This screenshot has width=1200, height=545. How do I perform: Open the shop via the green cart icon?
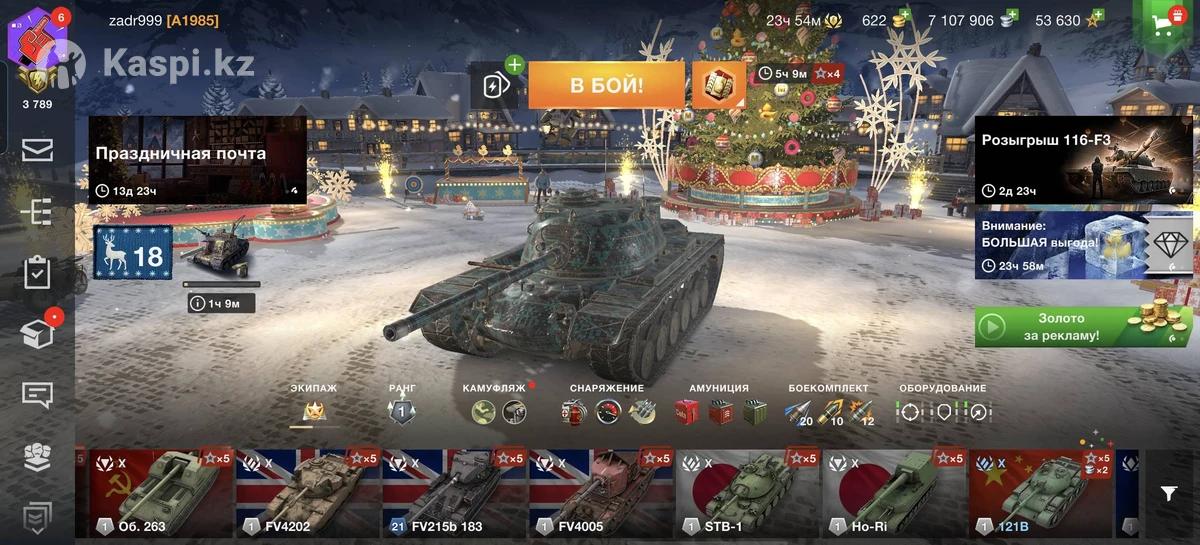pos(1163,27)
